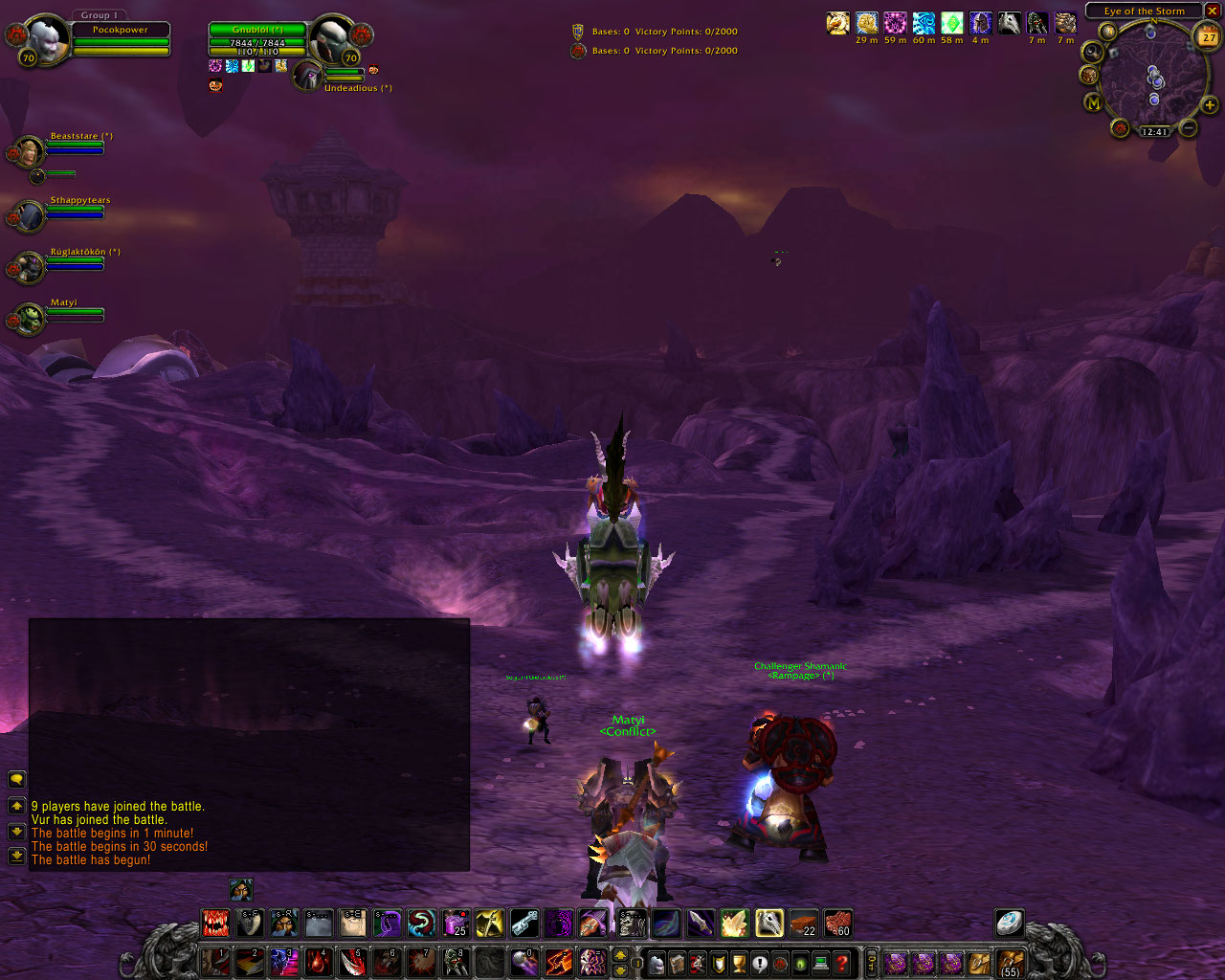Open the calendar showing day 27
The width and height of the screenshot is (1225, 980).
(x=1208, y=37)
